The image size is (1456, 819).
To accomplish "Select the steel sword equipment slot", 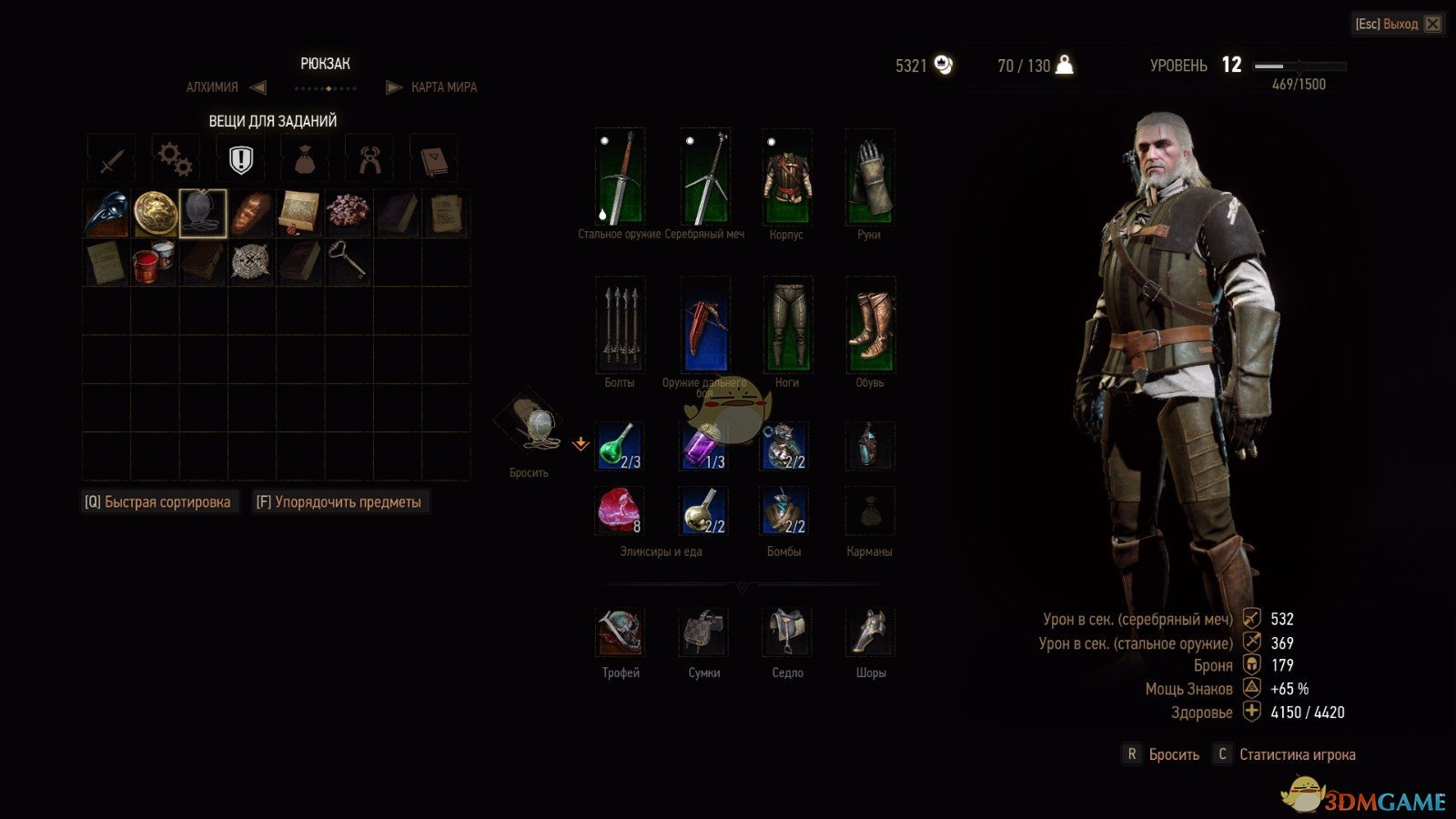I will (x=619, y=177).
